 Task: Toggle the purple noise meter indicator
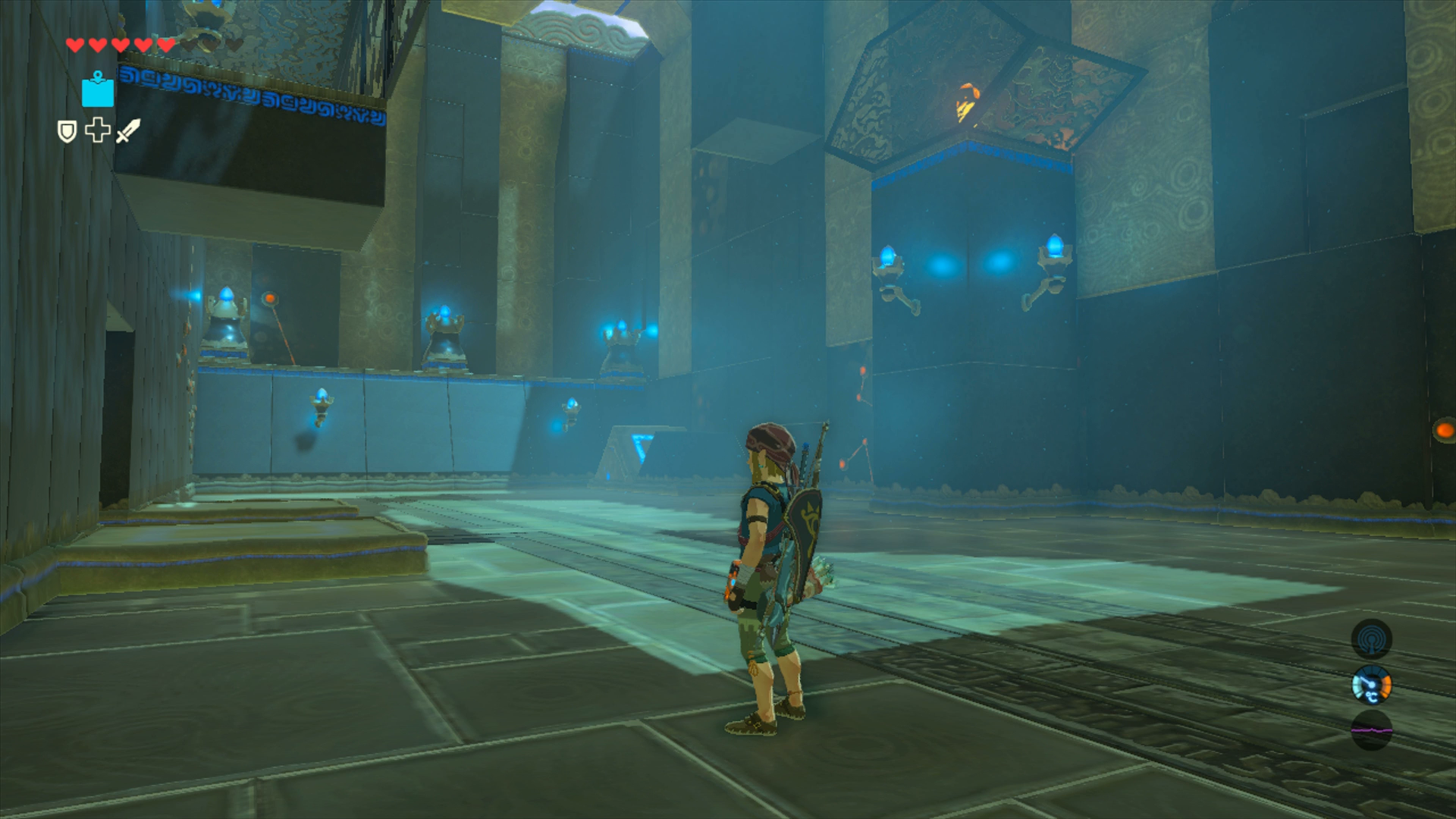coord(1372,730)
